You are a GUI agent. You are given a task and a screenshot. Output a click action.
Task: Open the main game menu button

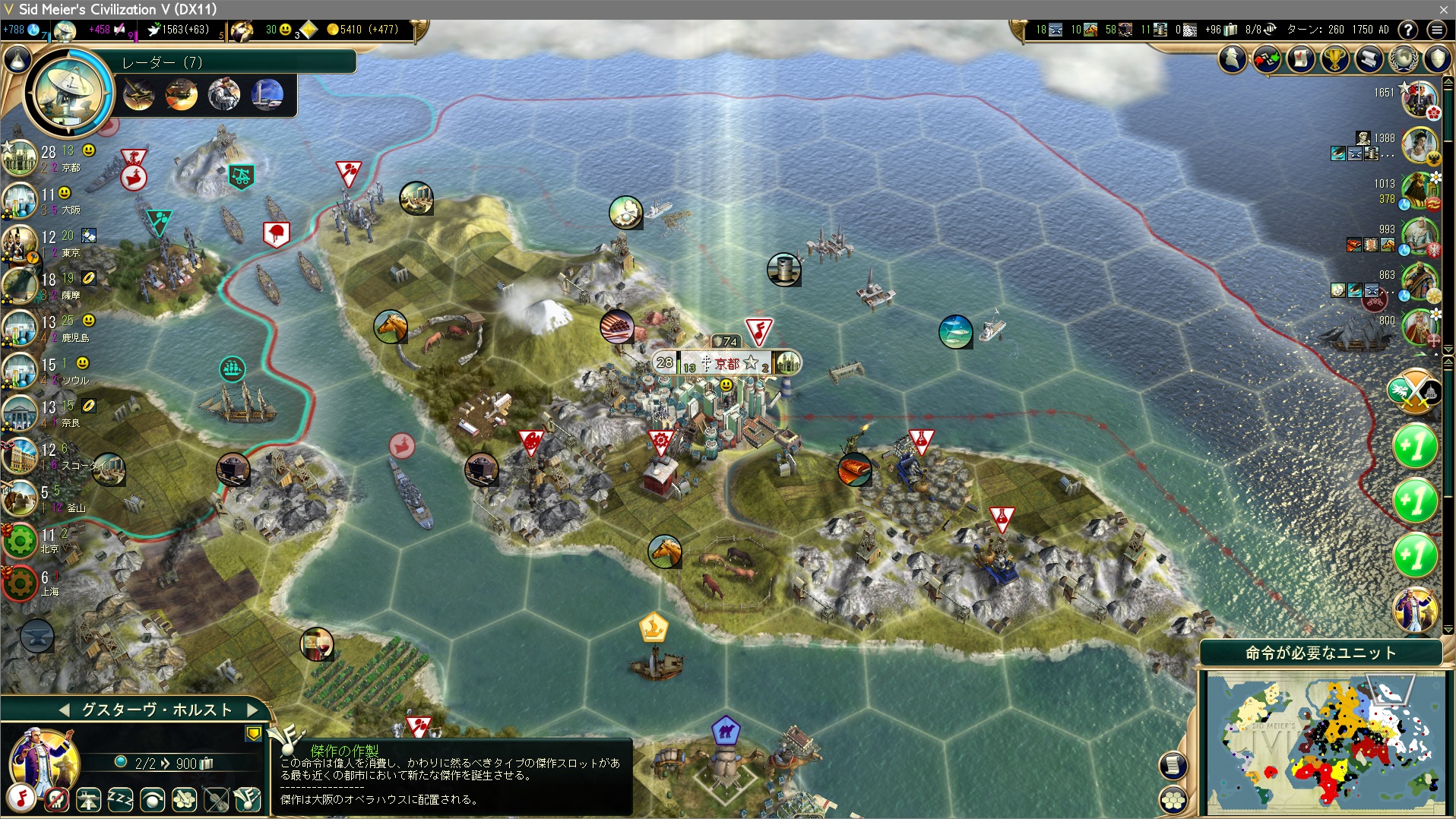pos(1436,30)
